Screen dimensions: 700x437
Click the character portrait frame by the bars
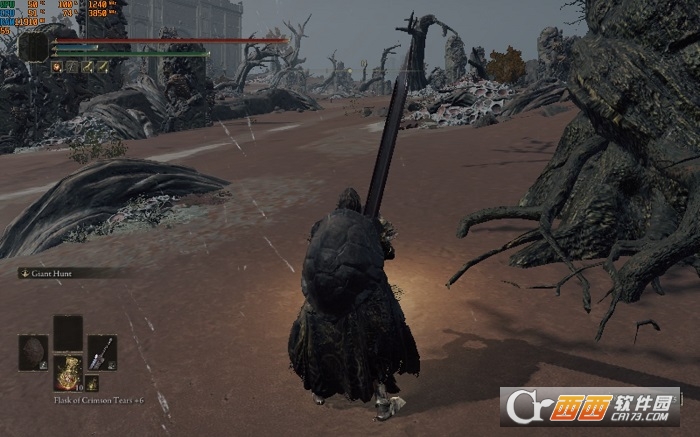(x=33, y=46)
